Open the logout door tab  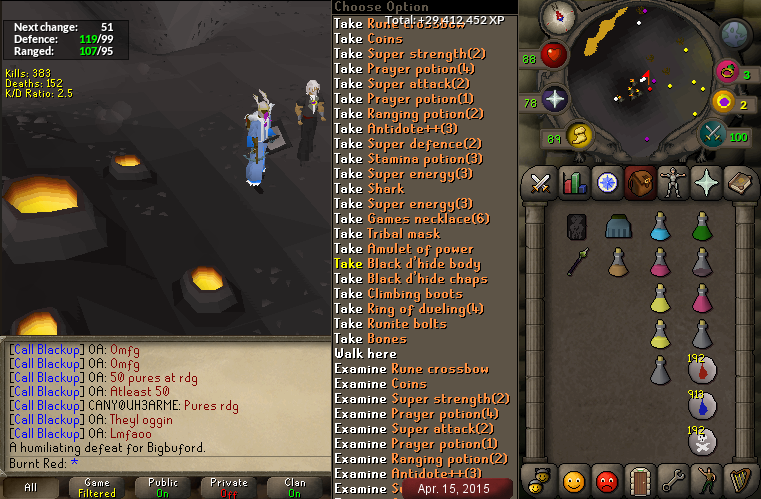tap(640, 478)
